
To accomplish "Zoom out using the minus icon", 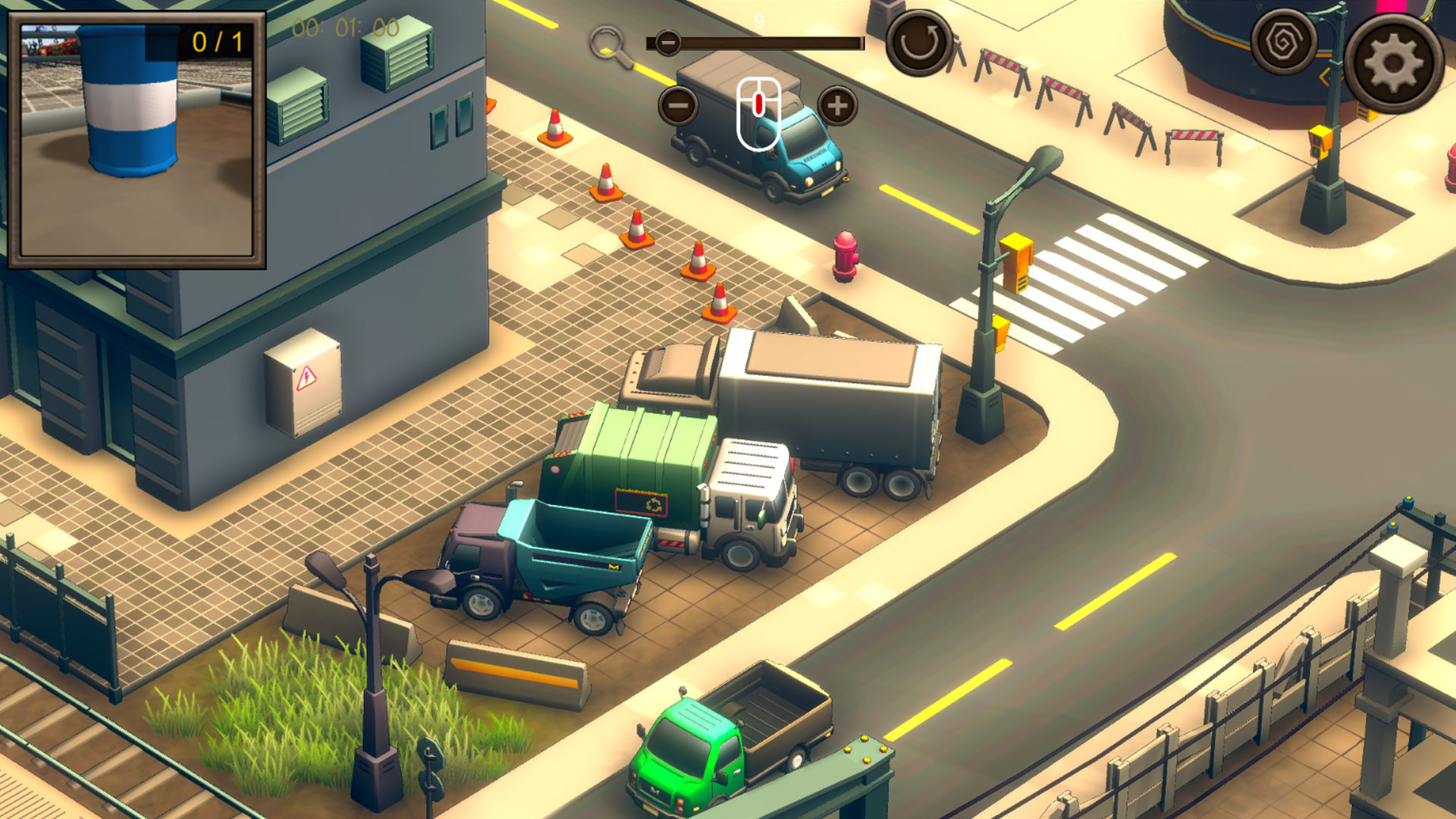I will coord(677,106).
